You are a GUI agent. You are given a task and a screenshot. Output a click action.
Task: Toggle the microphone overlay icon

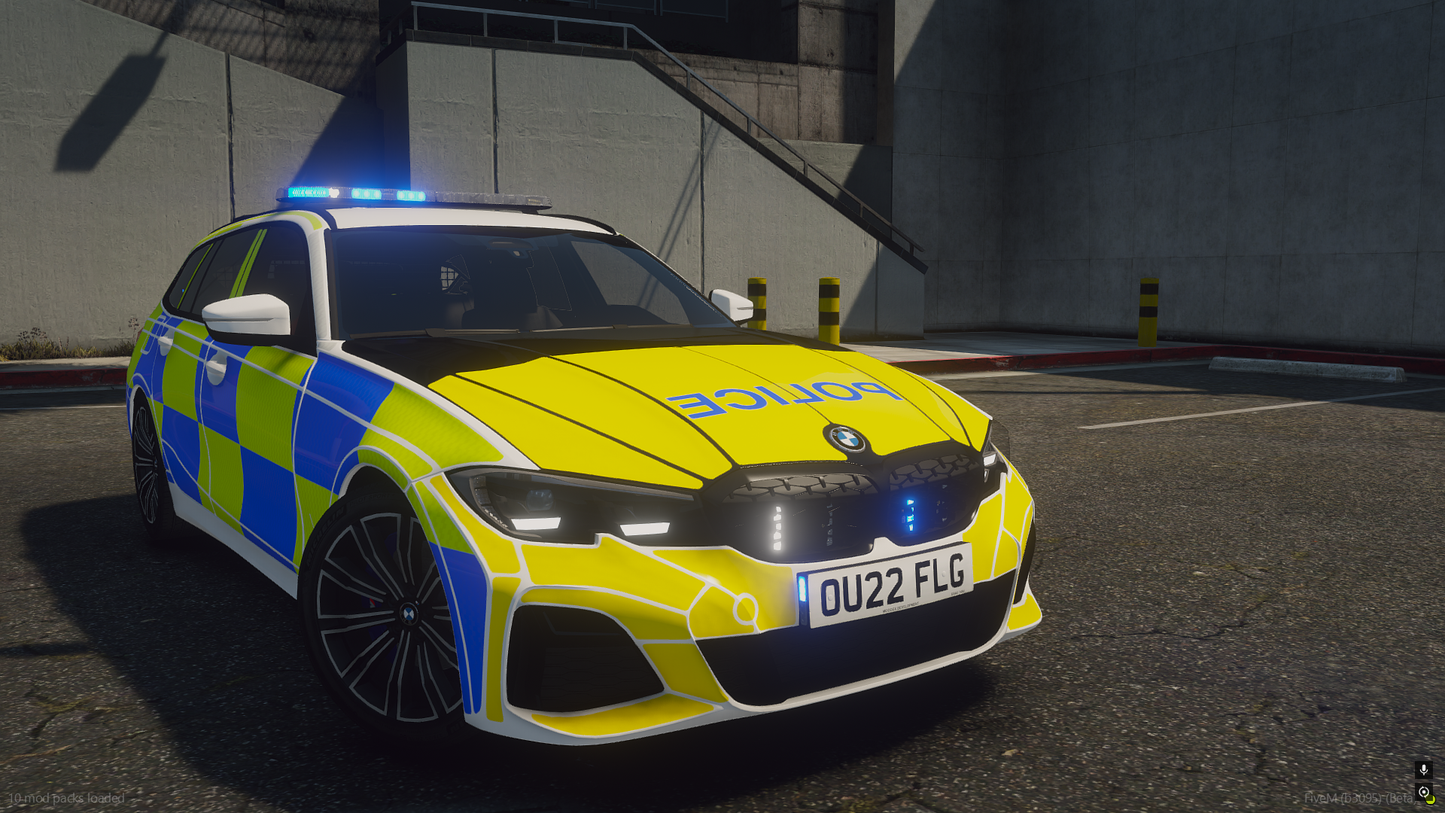coord(1423,770)
